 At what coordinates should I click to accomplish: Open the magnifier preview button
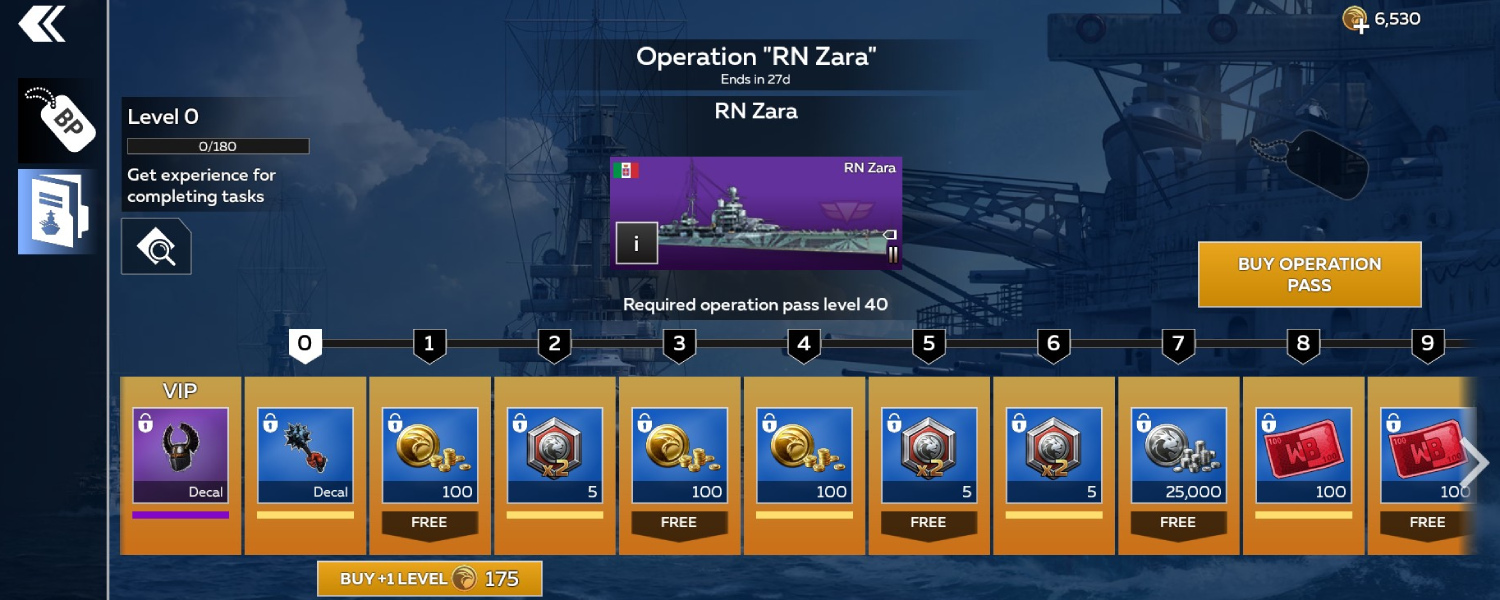click(x=156, y=246)
